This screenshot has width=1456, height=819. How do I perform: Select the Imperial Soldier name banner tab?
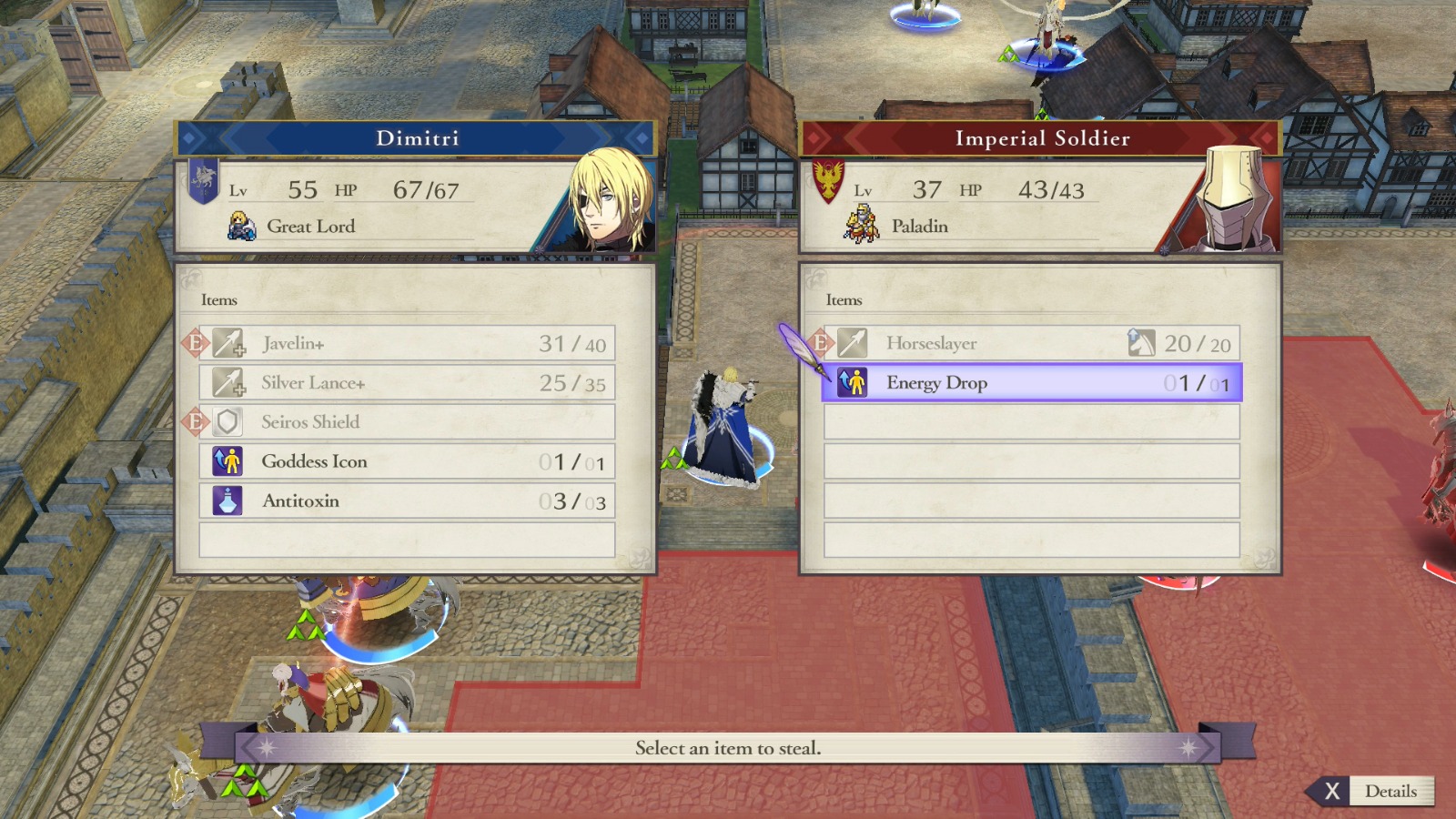click(x=1040, y=138)
